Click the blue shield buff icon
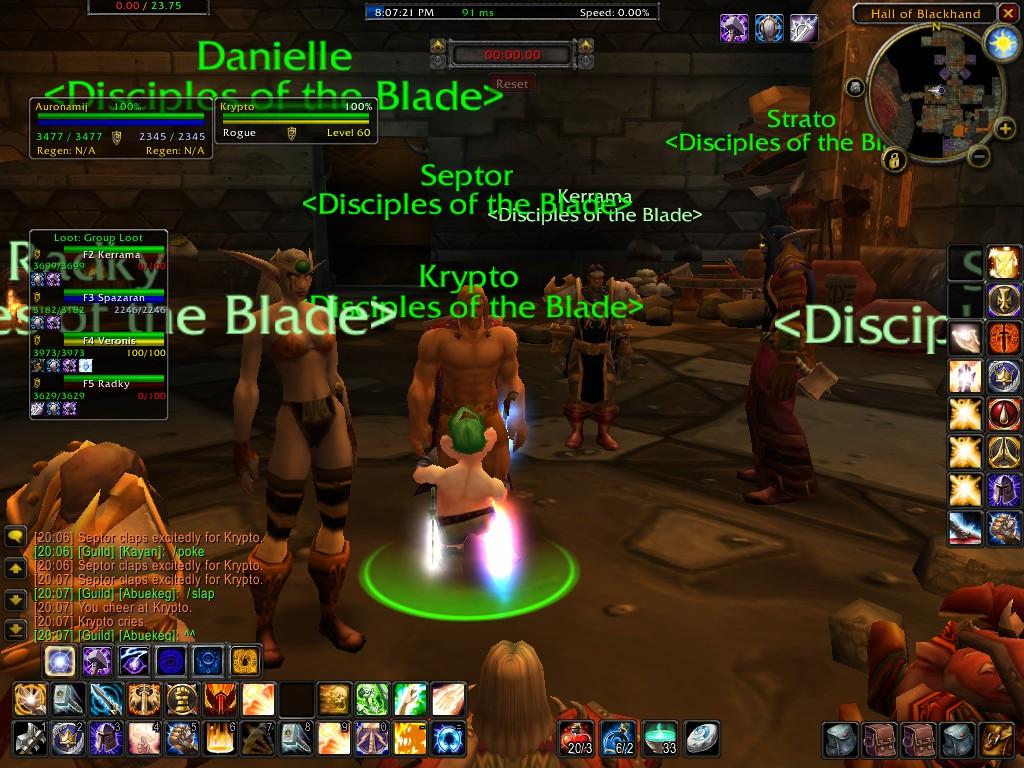Screen dimensions: 1024x768 768,28
